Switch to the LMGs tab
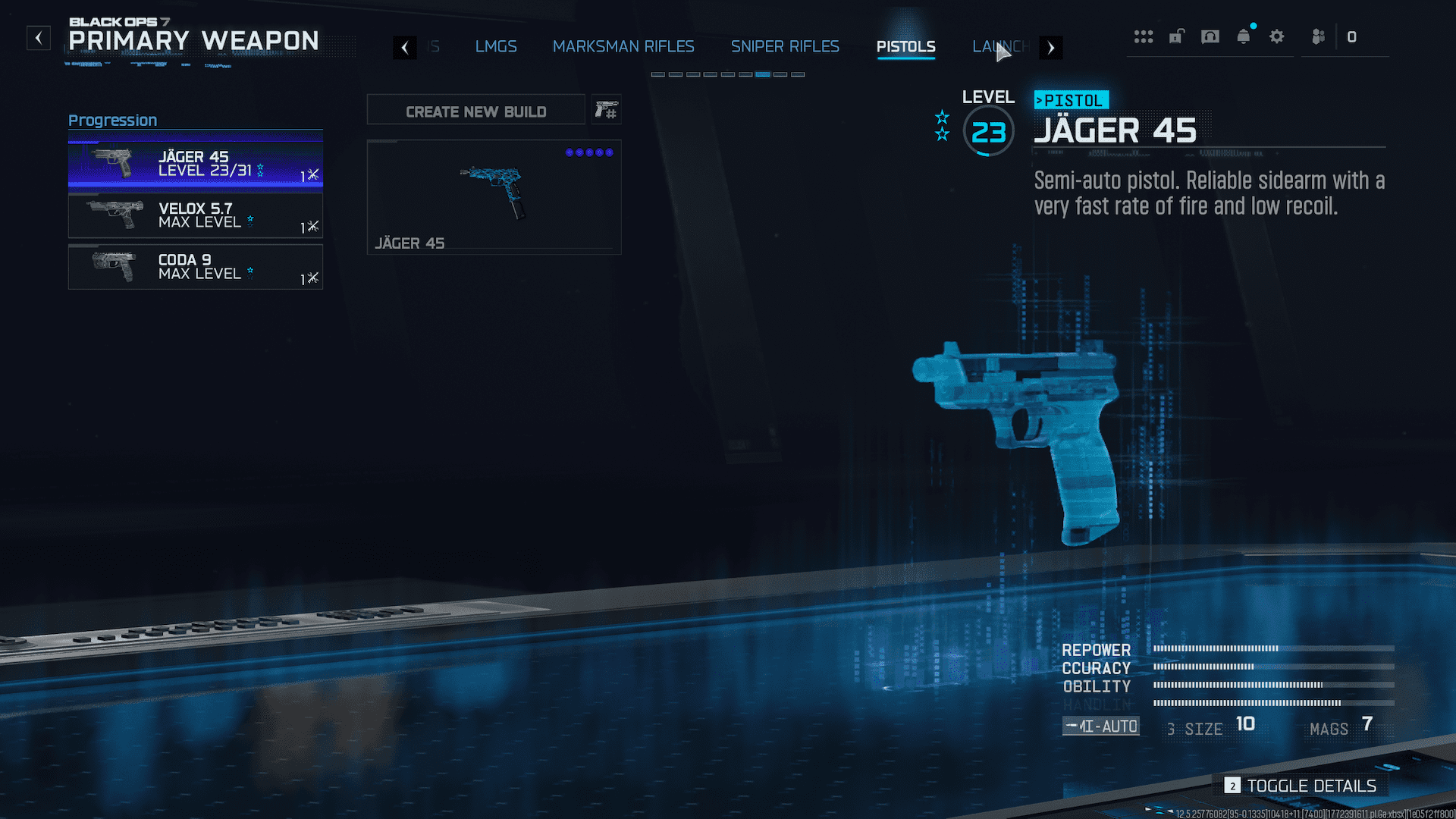Screen dimensions: 1456x819 [496, 47]
